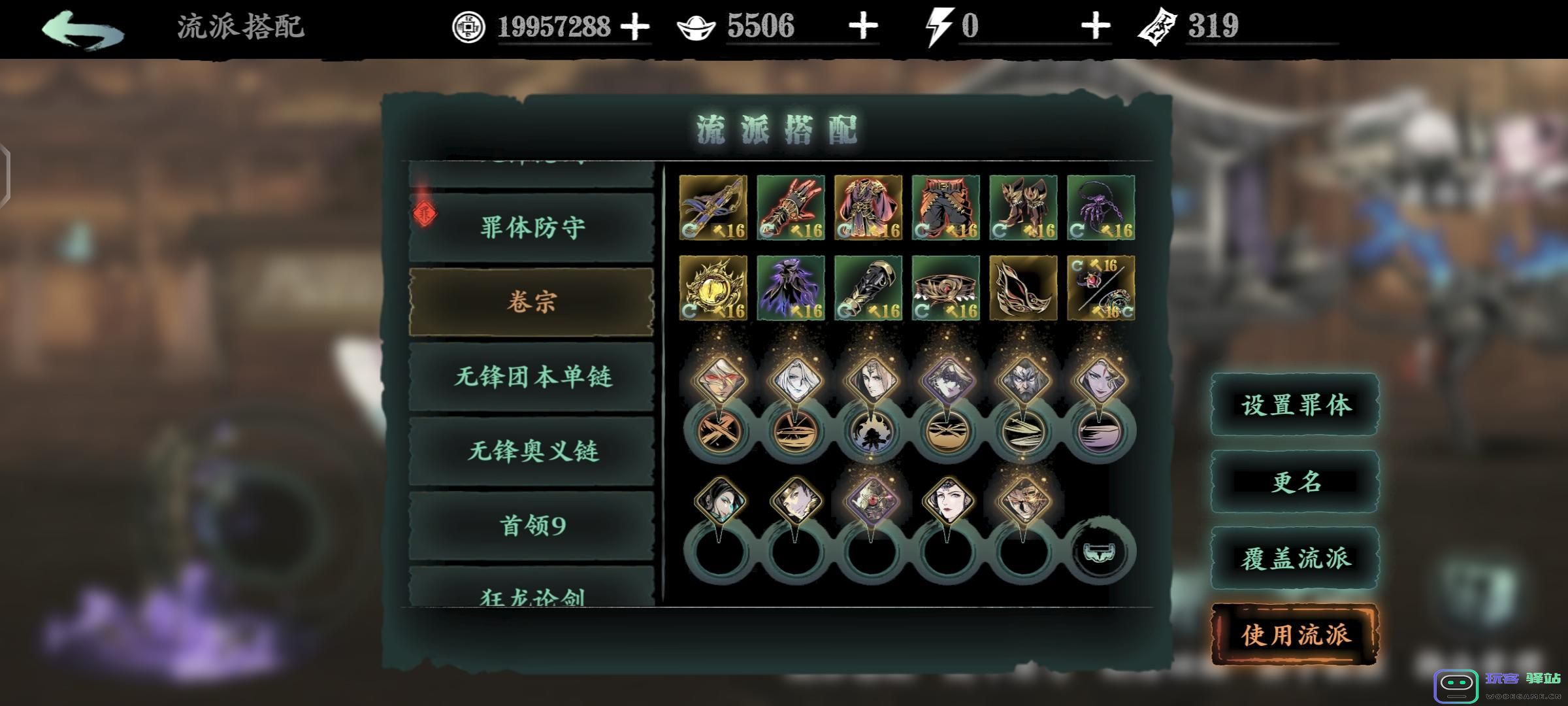This screenshot has height=706, width=1568.
Task: Select the boots equipment item
Action: click(1022, 208)
